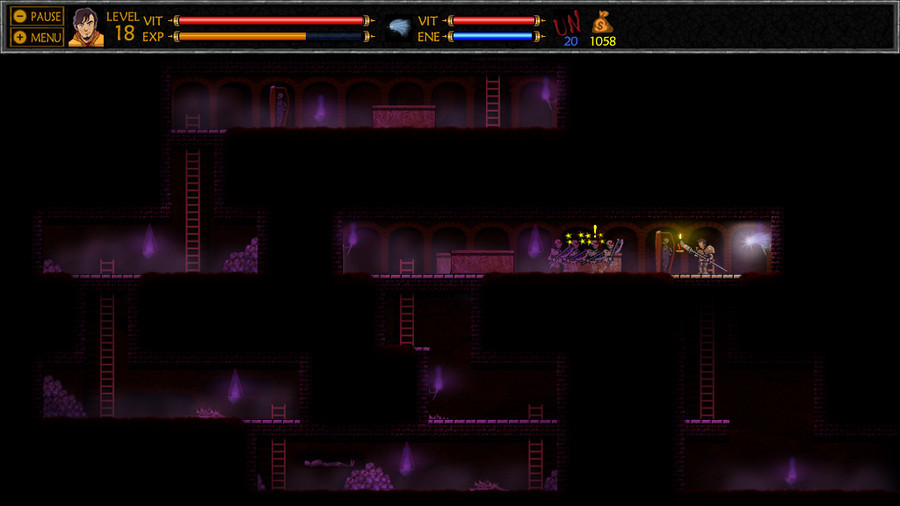Open the game Menu
Screen dimensions: 900x506
37,37
